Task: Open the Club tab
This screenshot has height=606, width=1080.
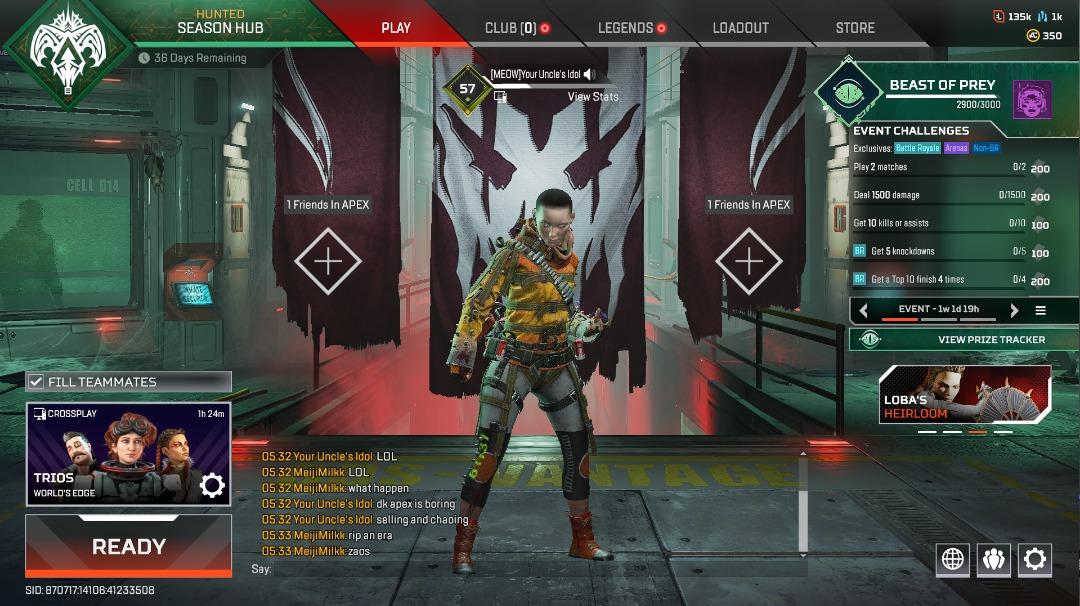Action: 511,28
